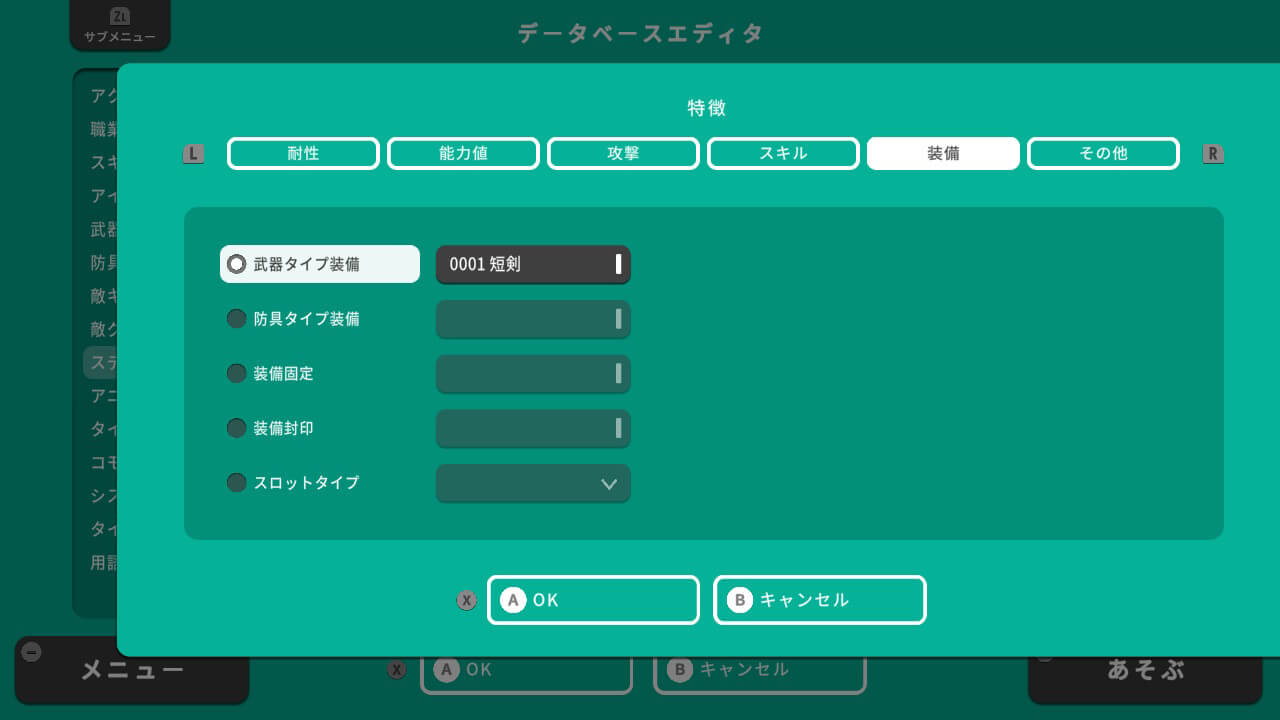This screenshot has width=1280, height=720.
Task: Open the value selector next to 装備固定
Action: pos(533,373)
